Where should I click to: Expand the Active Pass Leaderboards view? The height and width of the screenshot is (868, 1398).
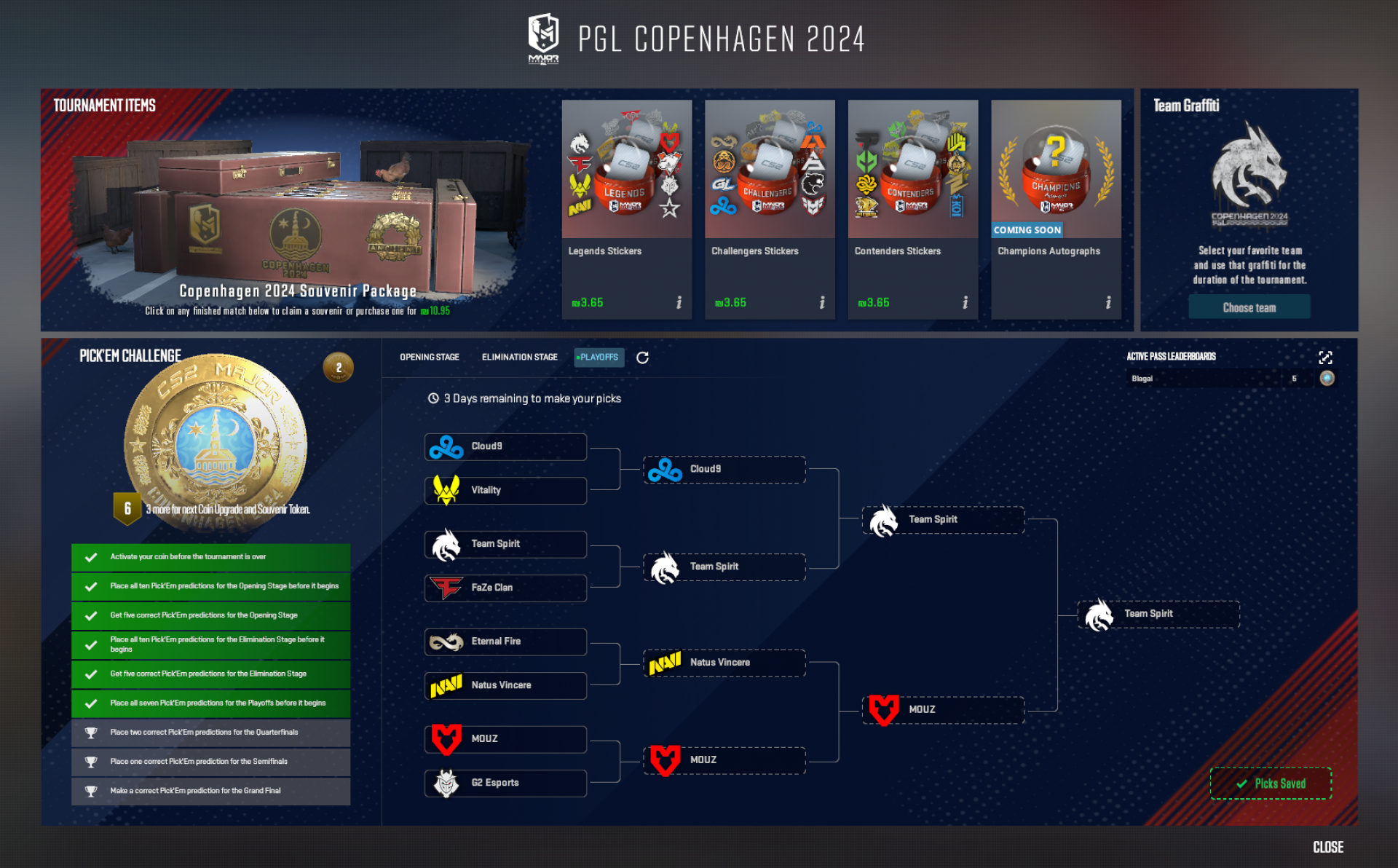pos(1326,358)
